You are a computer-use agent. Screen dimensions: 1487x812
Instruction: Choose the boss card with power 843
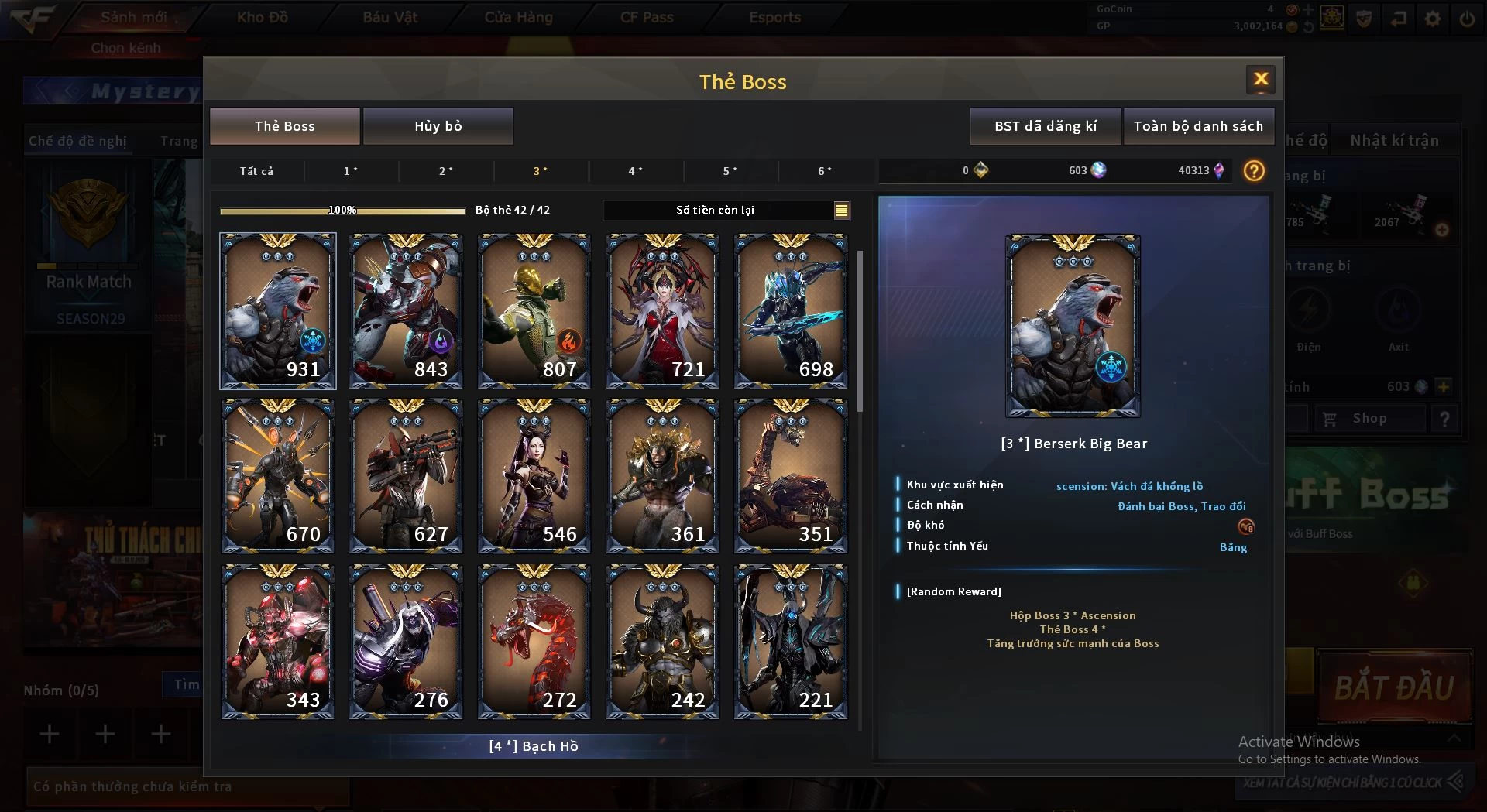406,310
